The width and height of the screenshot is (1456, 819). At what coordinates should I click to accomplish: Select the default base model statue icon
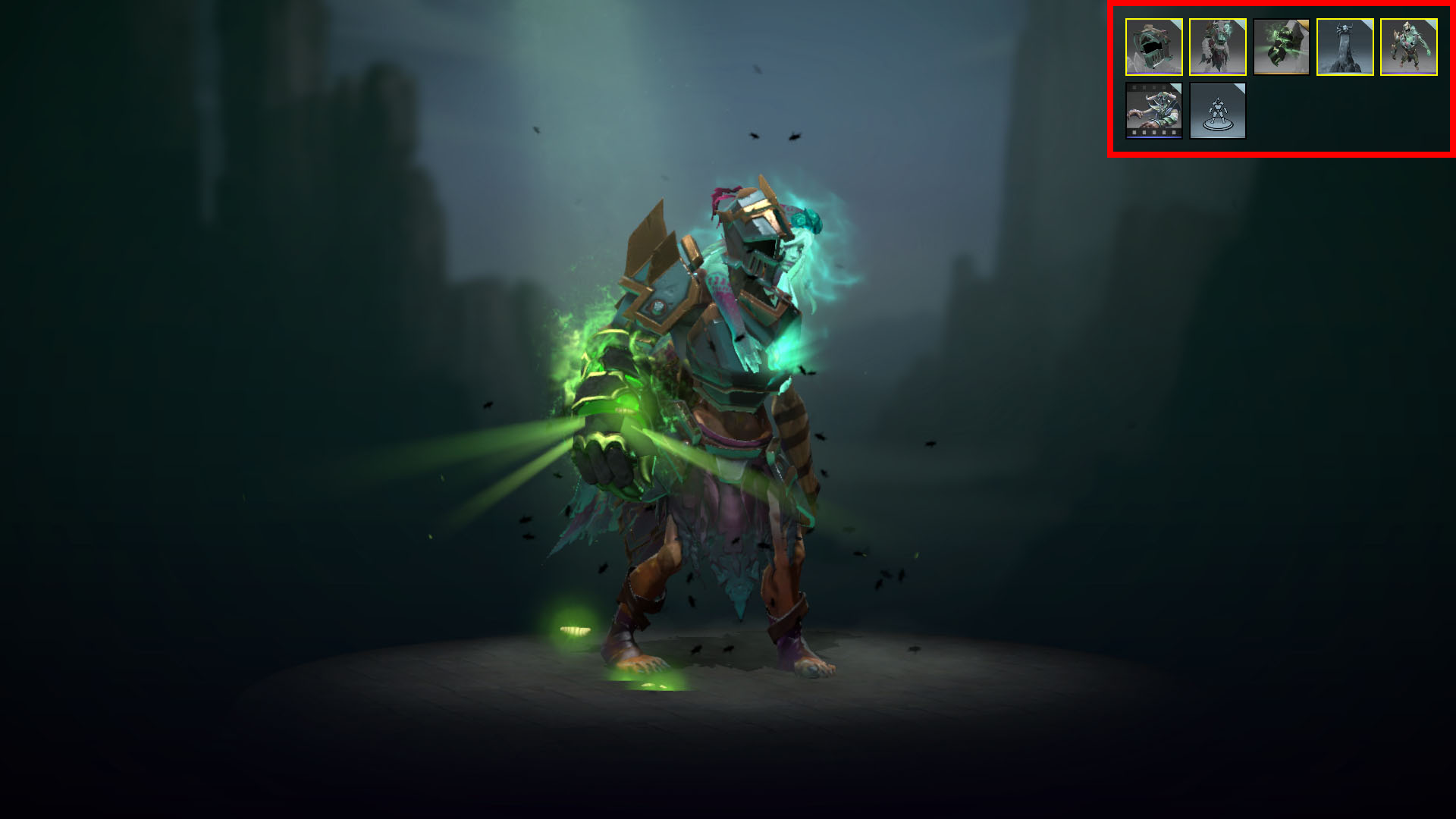(1216, 111)
